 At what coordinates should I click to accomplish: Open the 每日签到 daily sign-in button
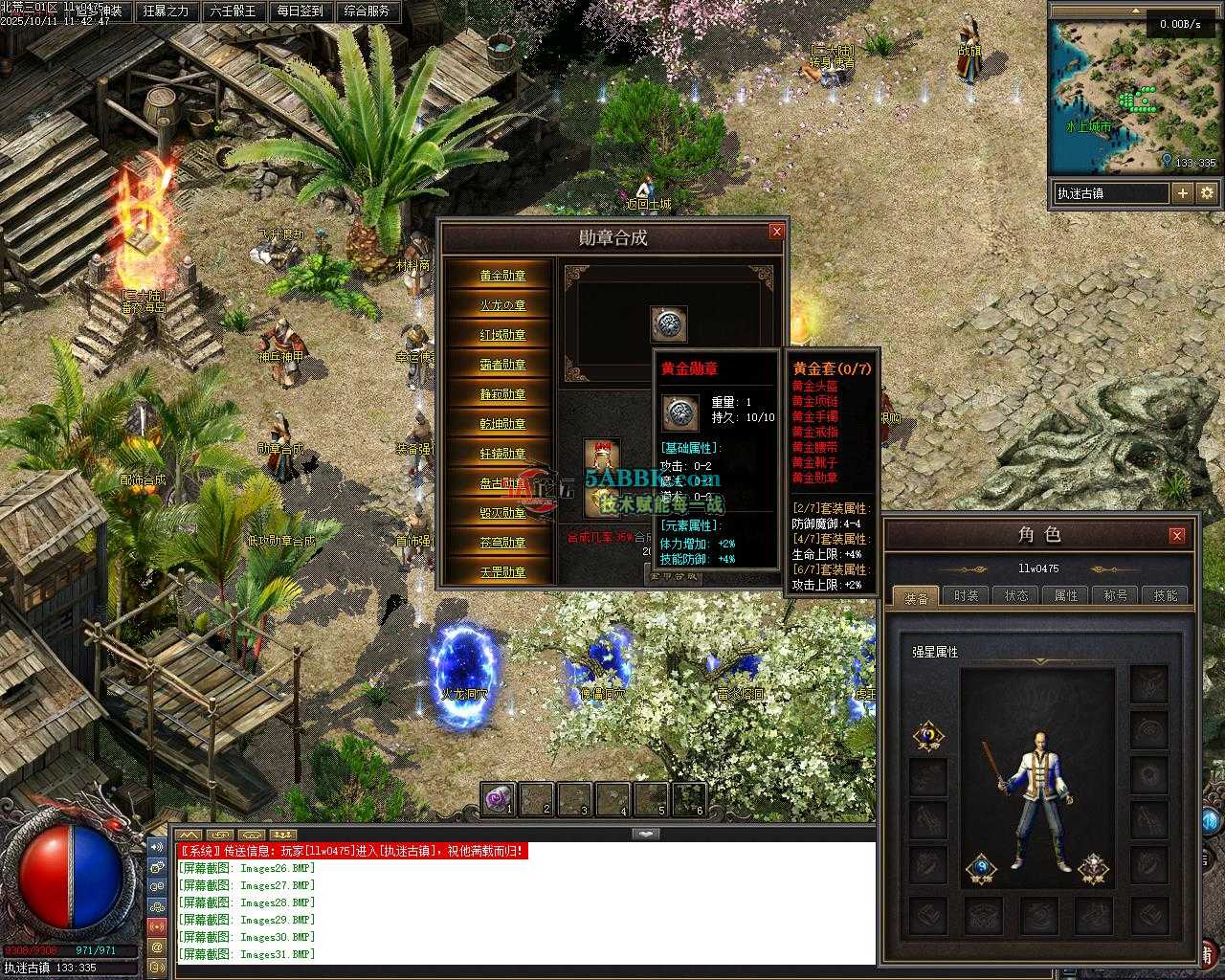tap(300, 11)
